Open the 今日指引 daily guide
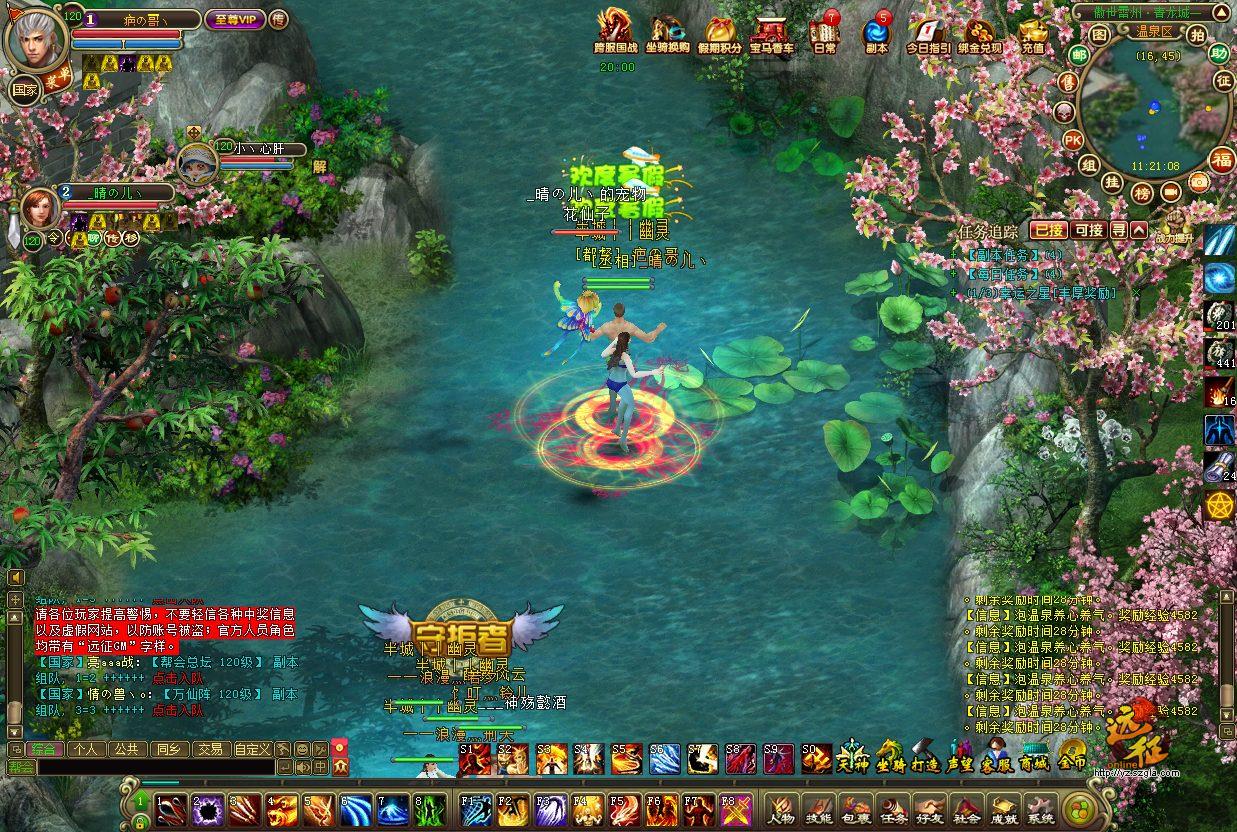This screenshot has width=1237, height=832. [929, 33]
